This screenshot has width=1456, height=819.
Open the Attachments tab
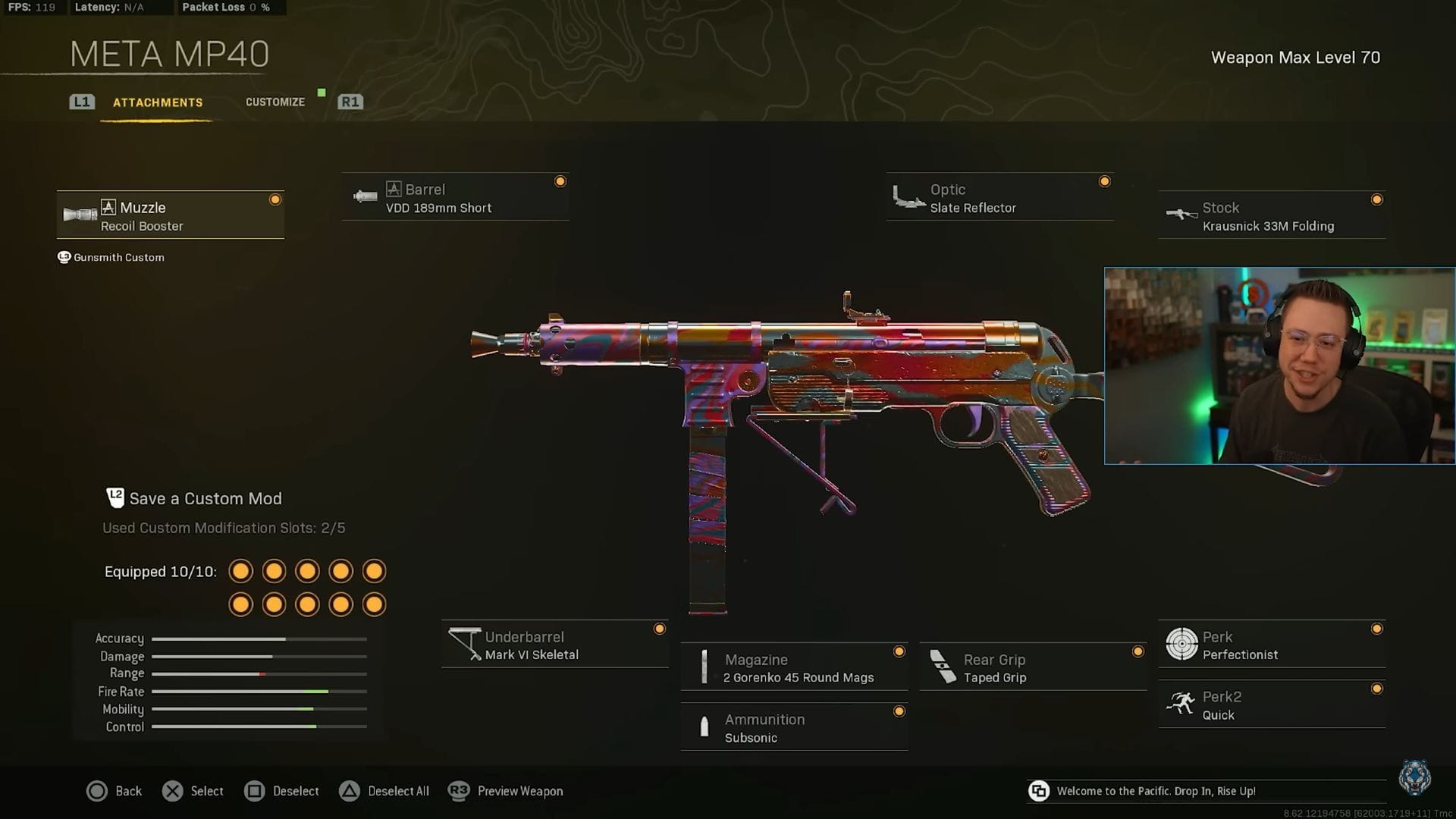coord(158,102)
